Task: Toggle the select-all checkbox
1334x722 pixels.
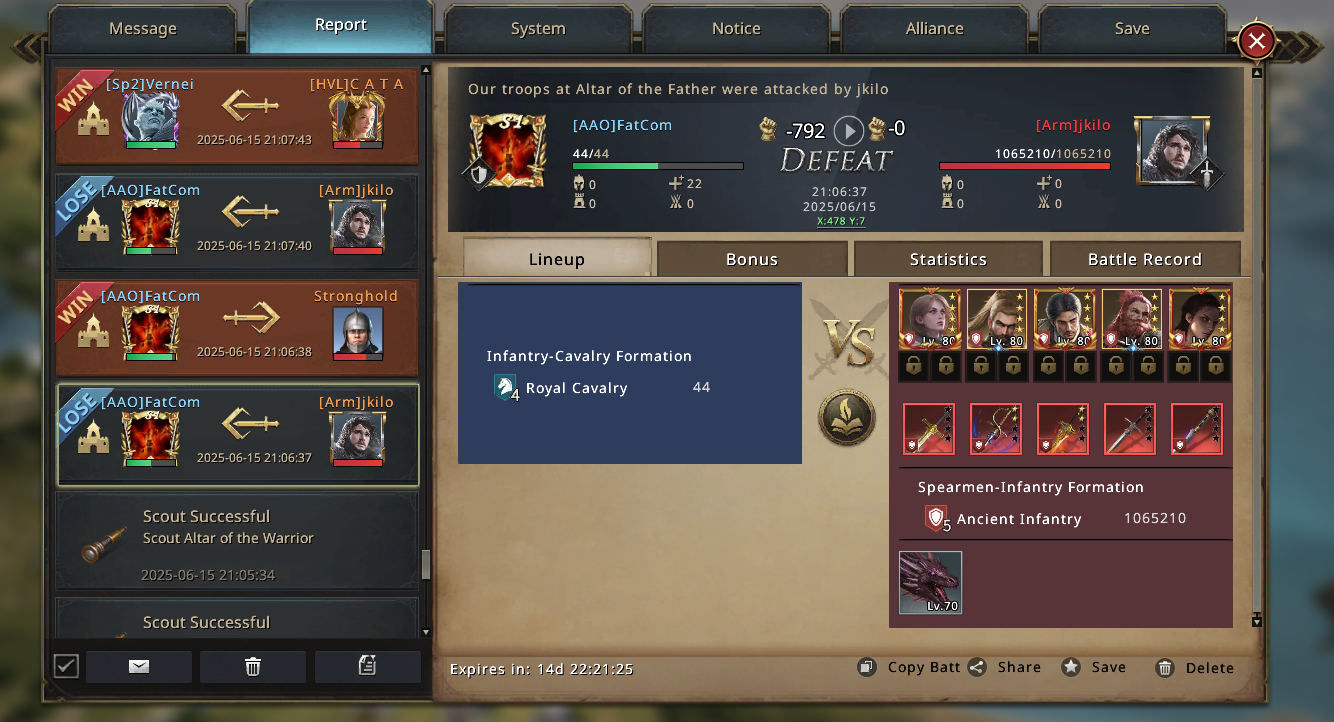Action: click(x=66, y=666)
